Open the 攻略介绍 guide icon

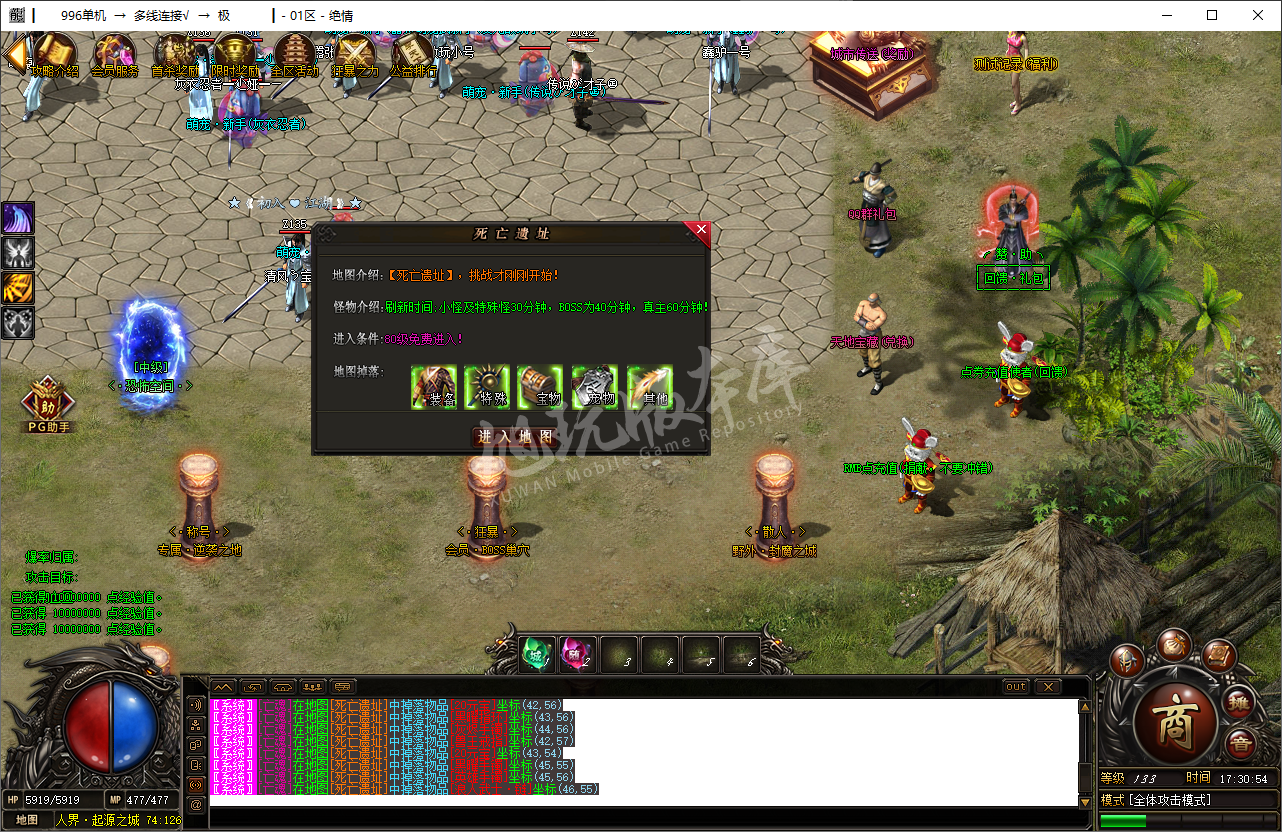coord(55,53)
